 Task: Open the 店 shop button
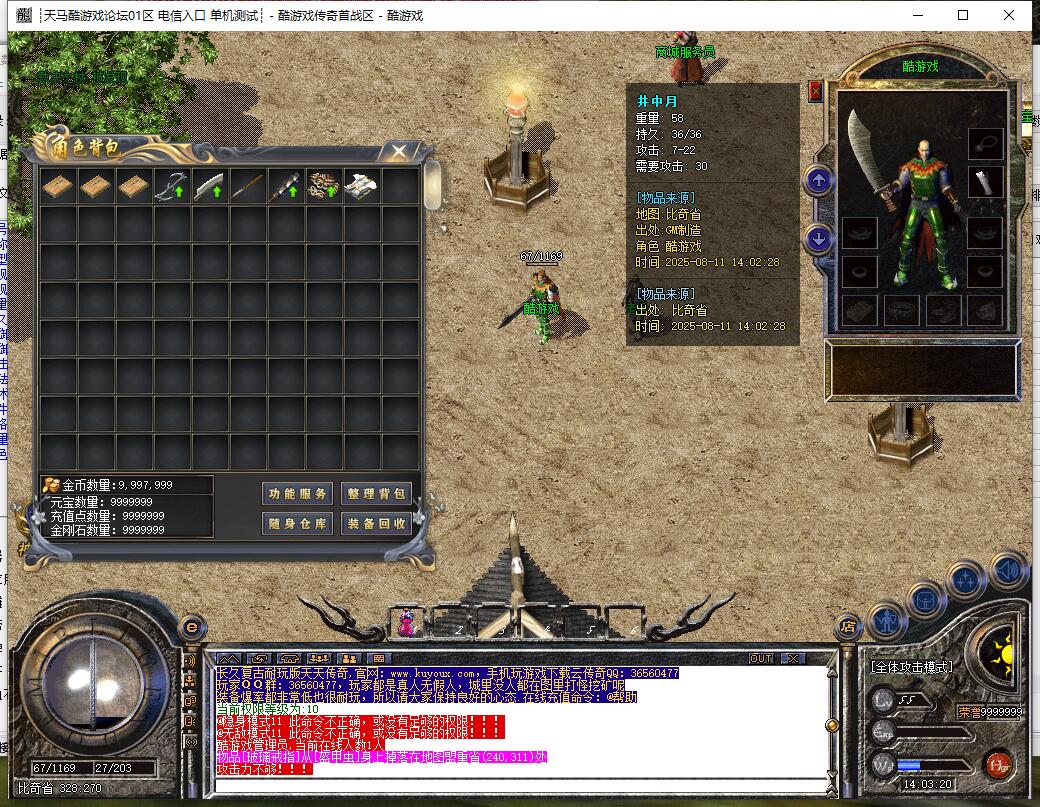click(x=849, y=627)
